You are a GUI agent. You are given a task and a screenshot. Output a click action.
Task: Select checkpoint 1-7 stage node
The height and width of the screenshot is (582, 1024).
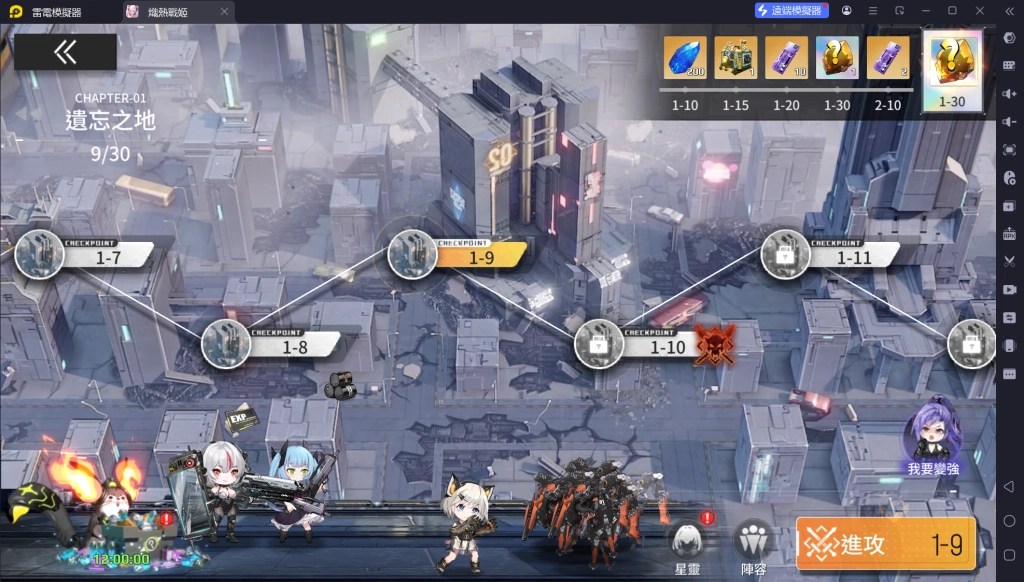(x=40, y=255)
